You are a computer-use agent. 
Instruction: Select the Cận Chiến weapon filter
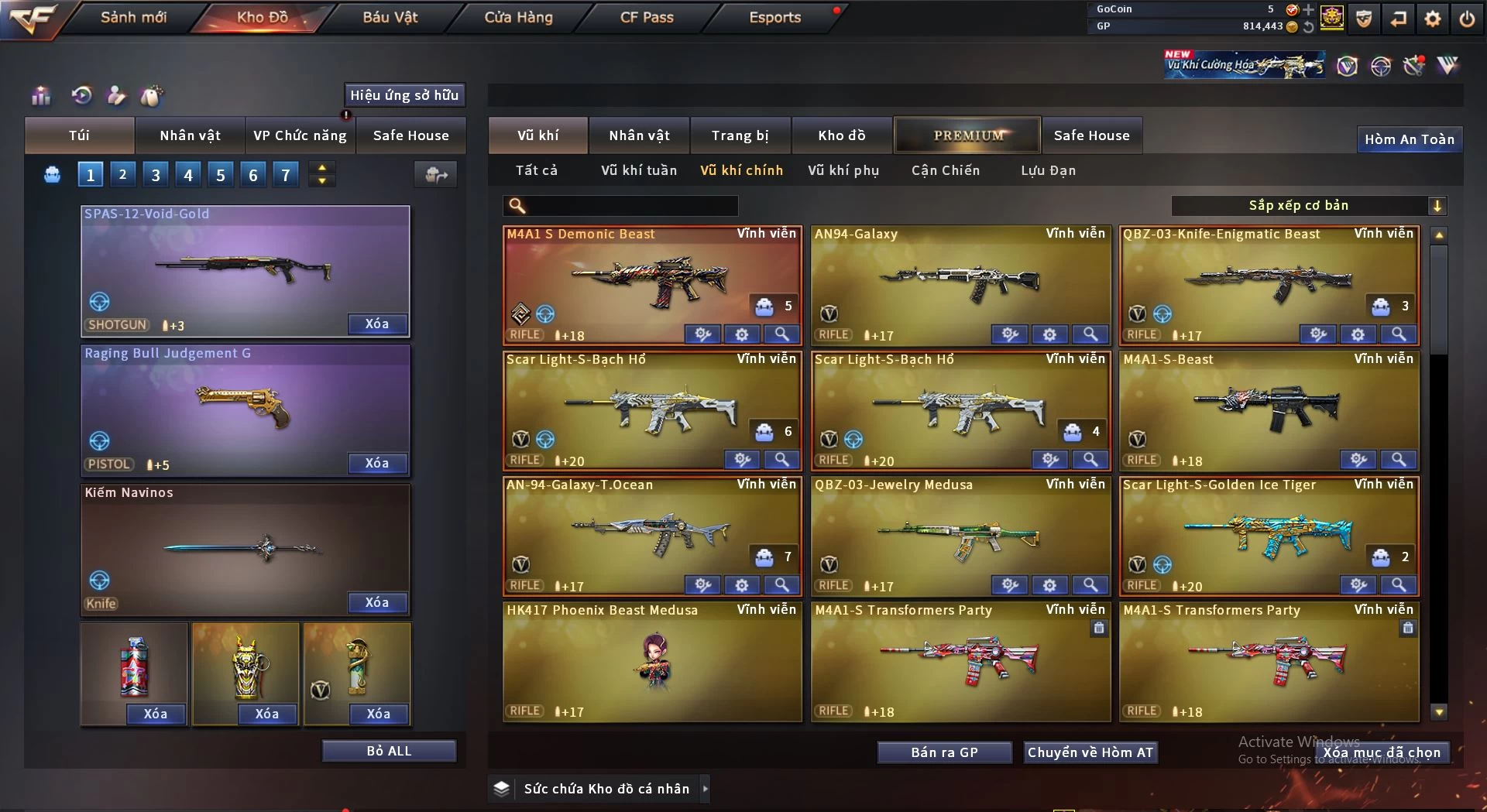click(945, 170)
